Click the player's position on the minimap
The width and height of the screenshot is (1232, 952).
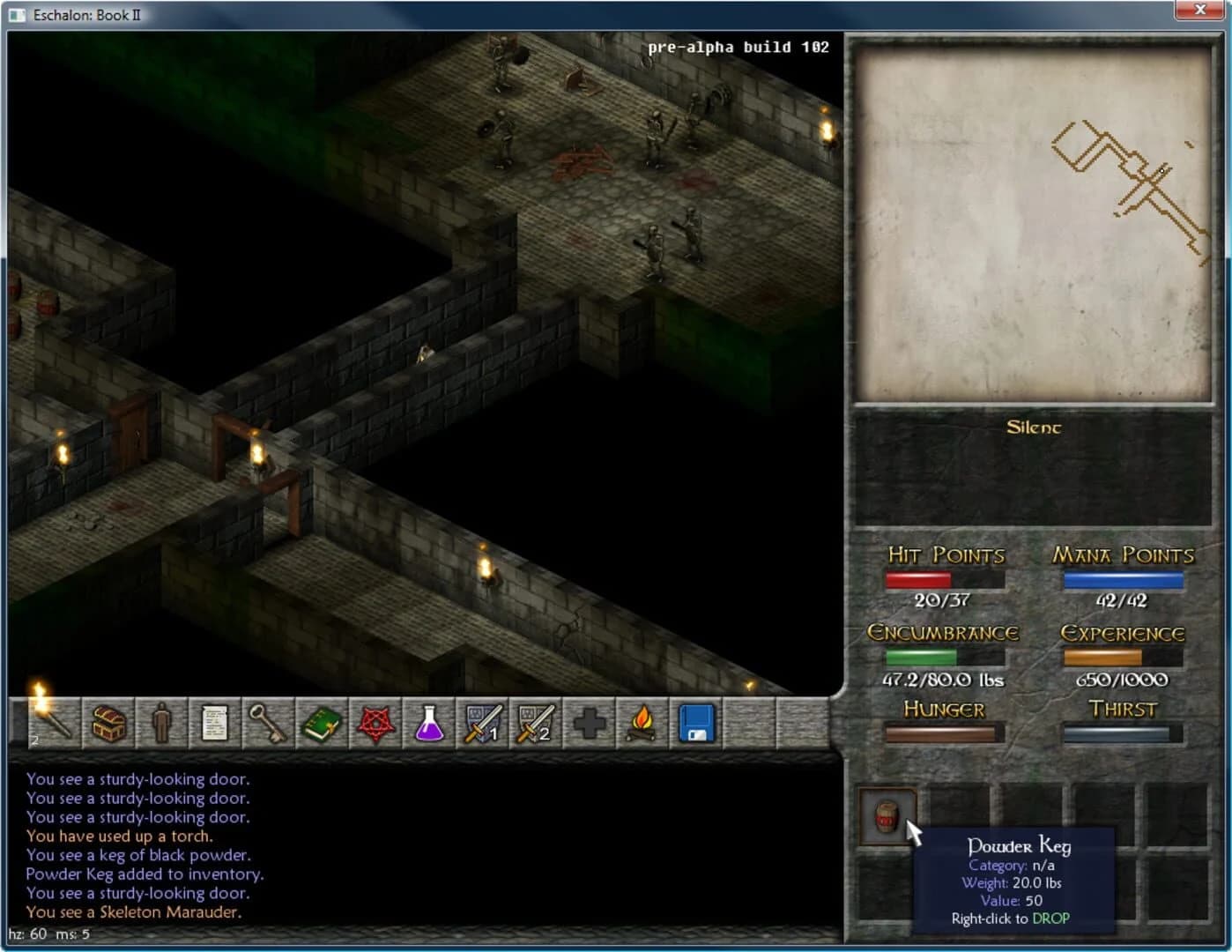point(1161,172)
